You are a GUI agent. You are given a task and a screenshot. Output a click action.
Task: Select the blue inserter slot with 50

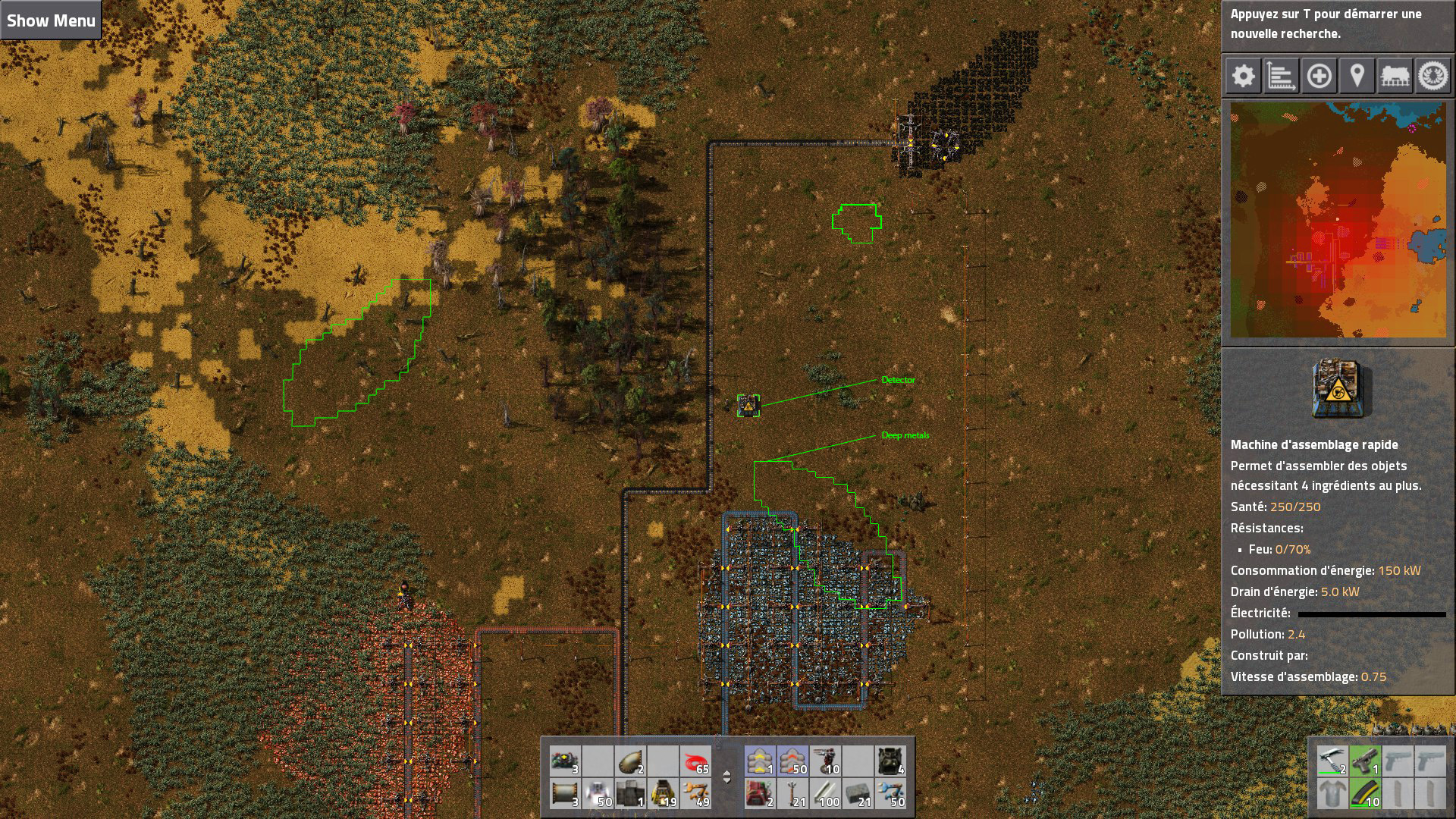(890, 793)
